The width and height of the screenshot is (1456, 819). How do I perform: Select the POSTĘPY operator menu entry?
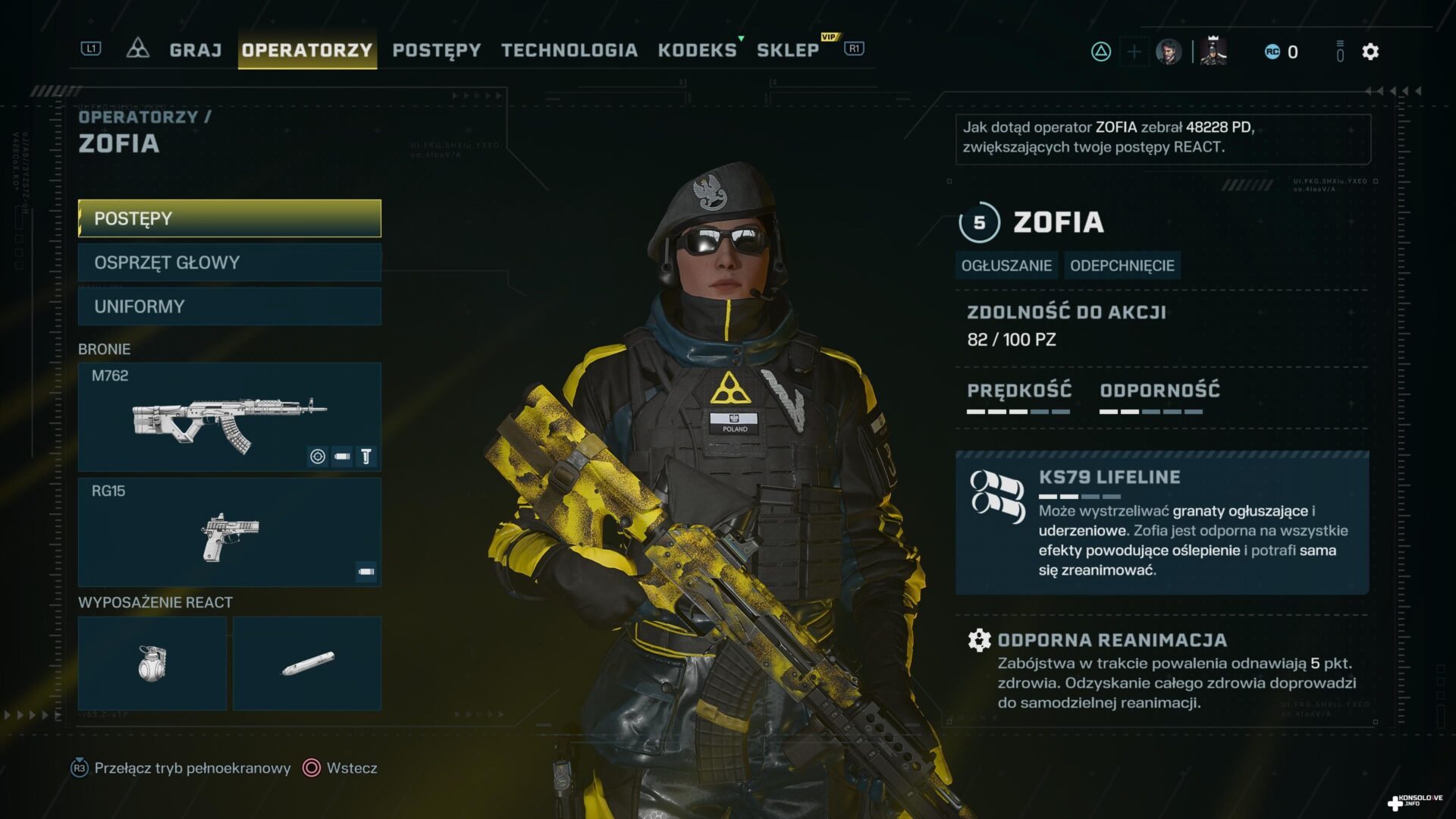(x=230, y=218)
